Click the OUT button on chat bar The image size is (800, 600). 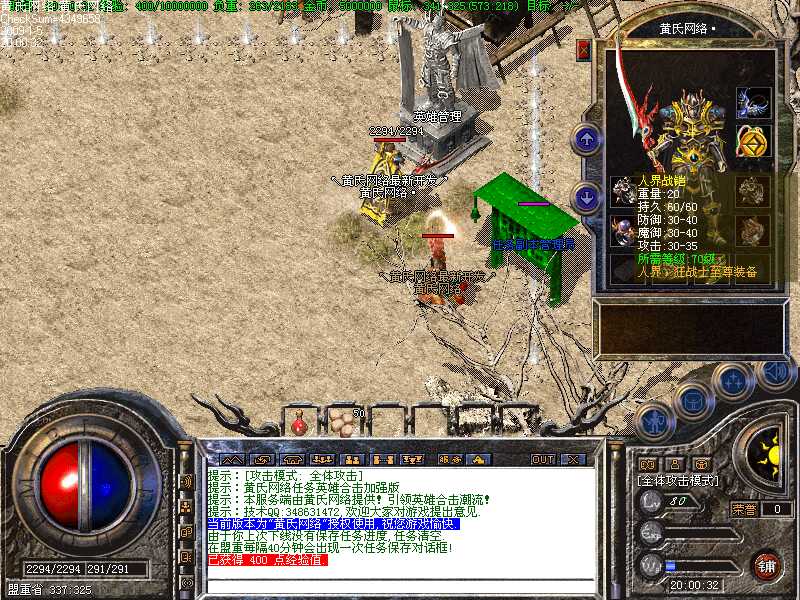542,459
